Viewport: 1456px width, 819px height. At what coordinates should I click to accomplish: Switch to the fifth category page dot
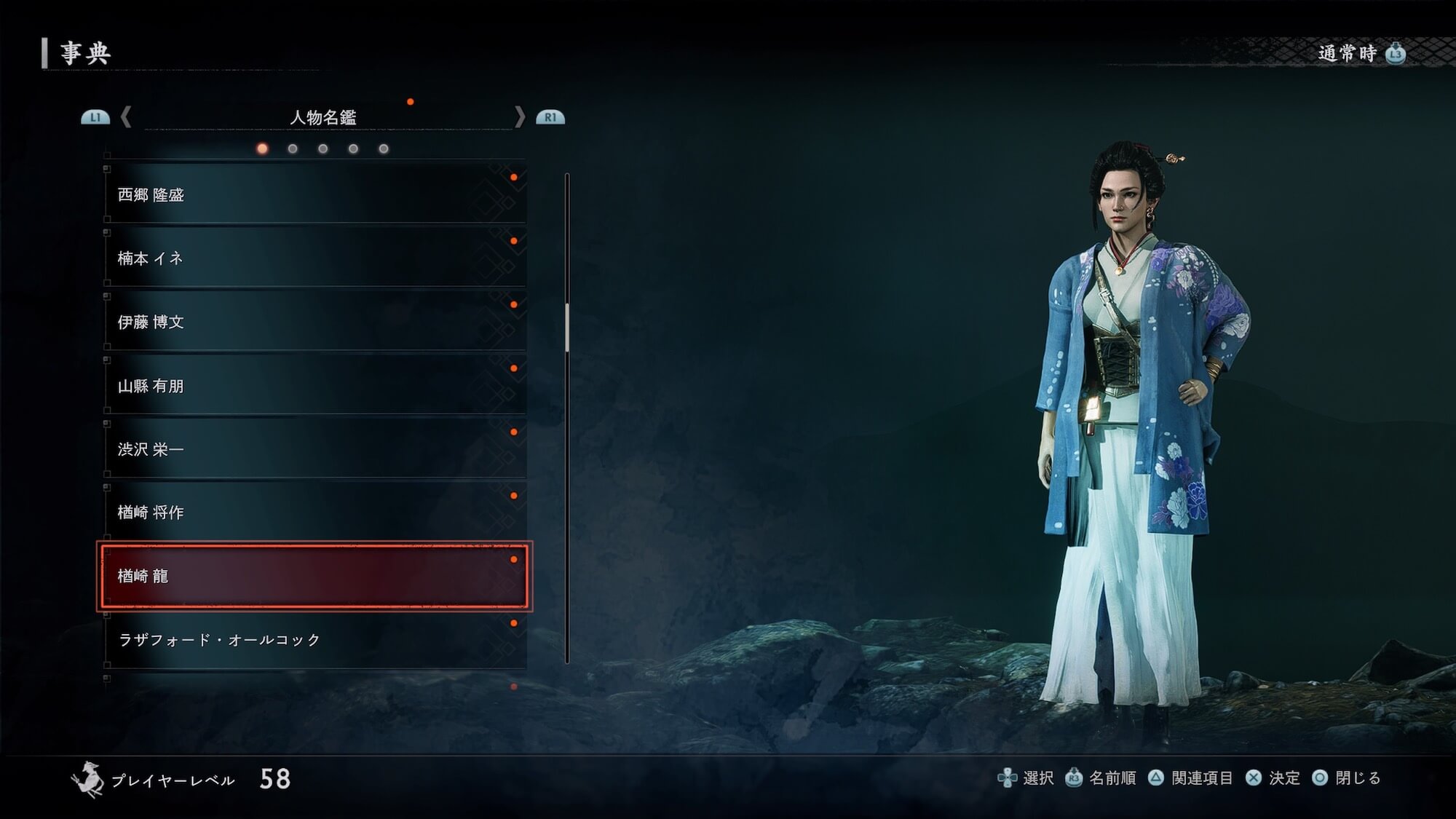(x=384, y=149)
